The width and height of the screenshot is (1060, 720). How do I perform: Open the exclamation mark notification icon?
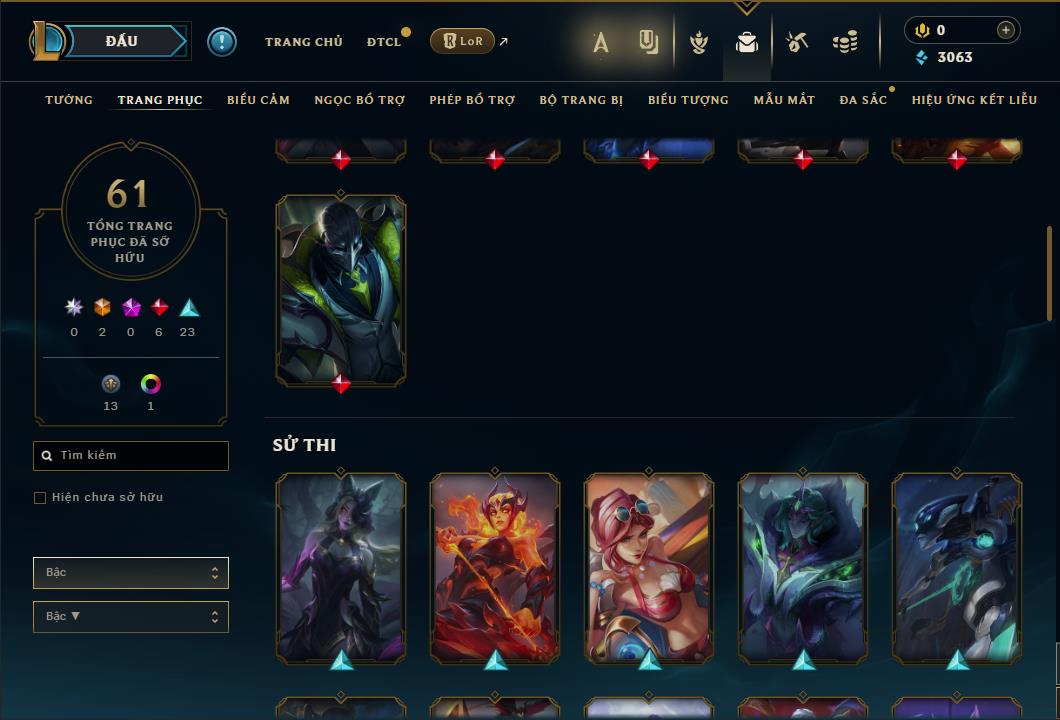(x=222, y=42)
